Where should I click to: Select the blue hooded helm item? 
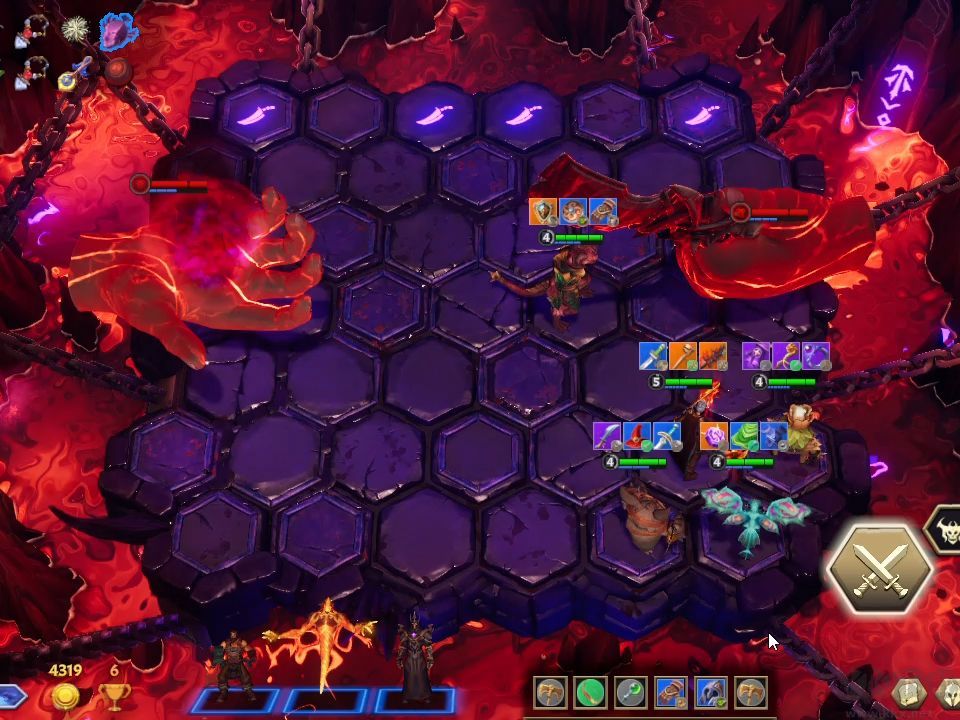(x=711, y=692)
